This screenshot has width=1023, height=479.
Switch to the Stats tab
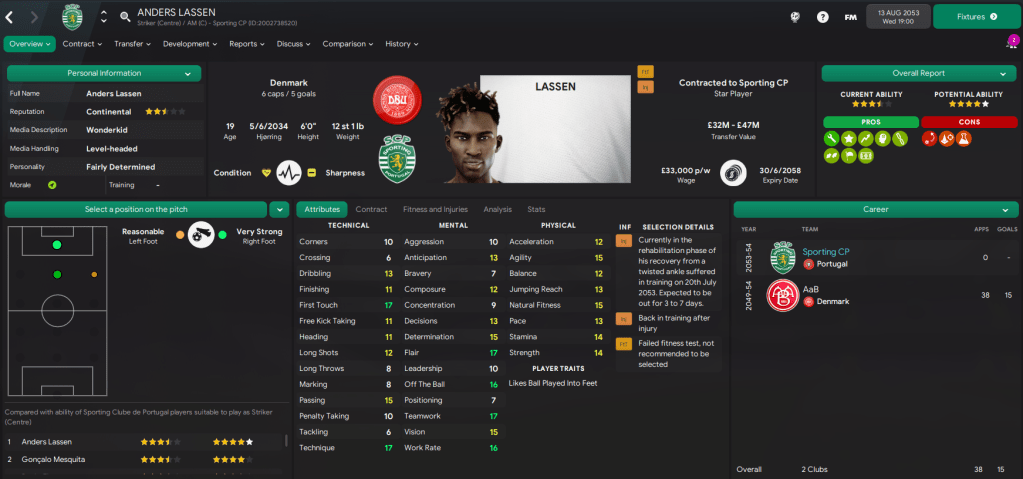[536, 209]
